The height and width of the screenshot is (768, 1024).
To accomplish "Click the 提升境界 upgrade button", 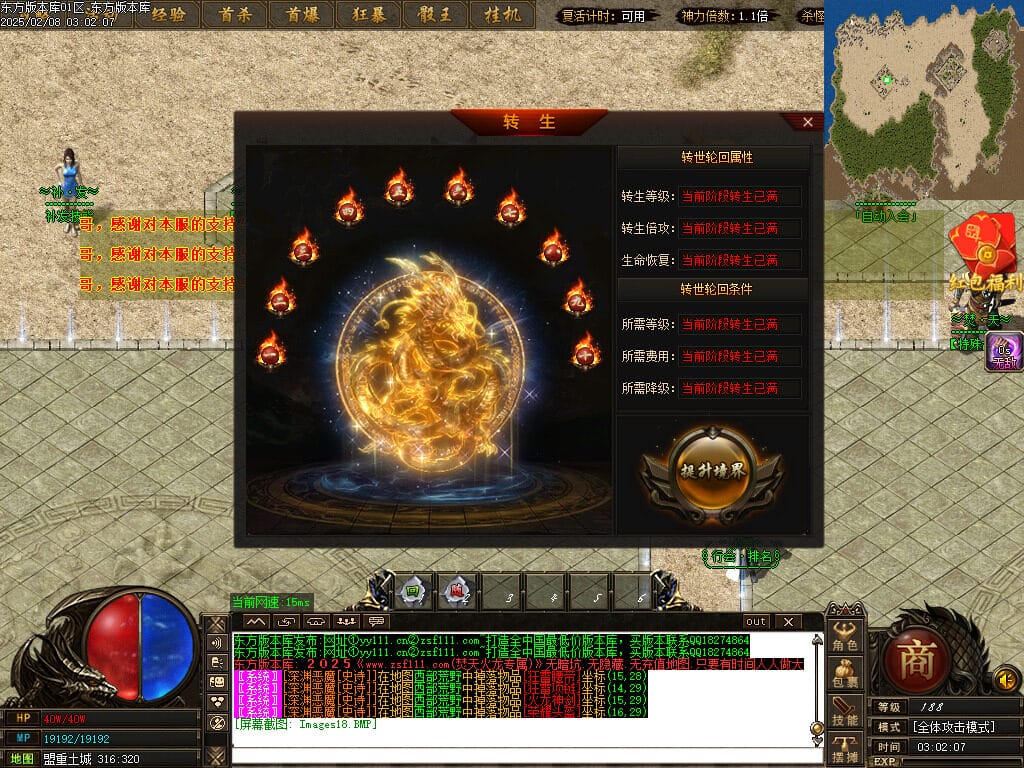I will (710, 473).
